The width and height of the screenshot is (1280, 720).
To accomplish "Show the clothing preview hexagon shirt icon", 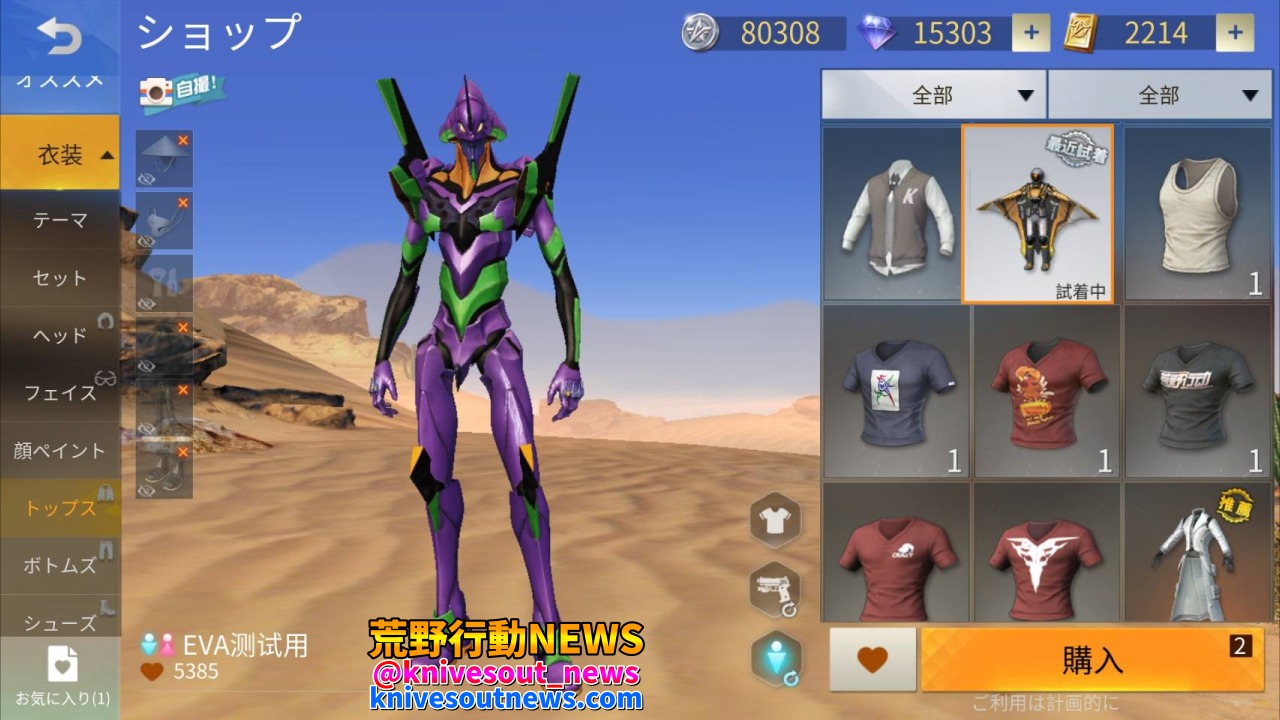I will pos(774,520).
